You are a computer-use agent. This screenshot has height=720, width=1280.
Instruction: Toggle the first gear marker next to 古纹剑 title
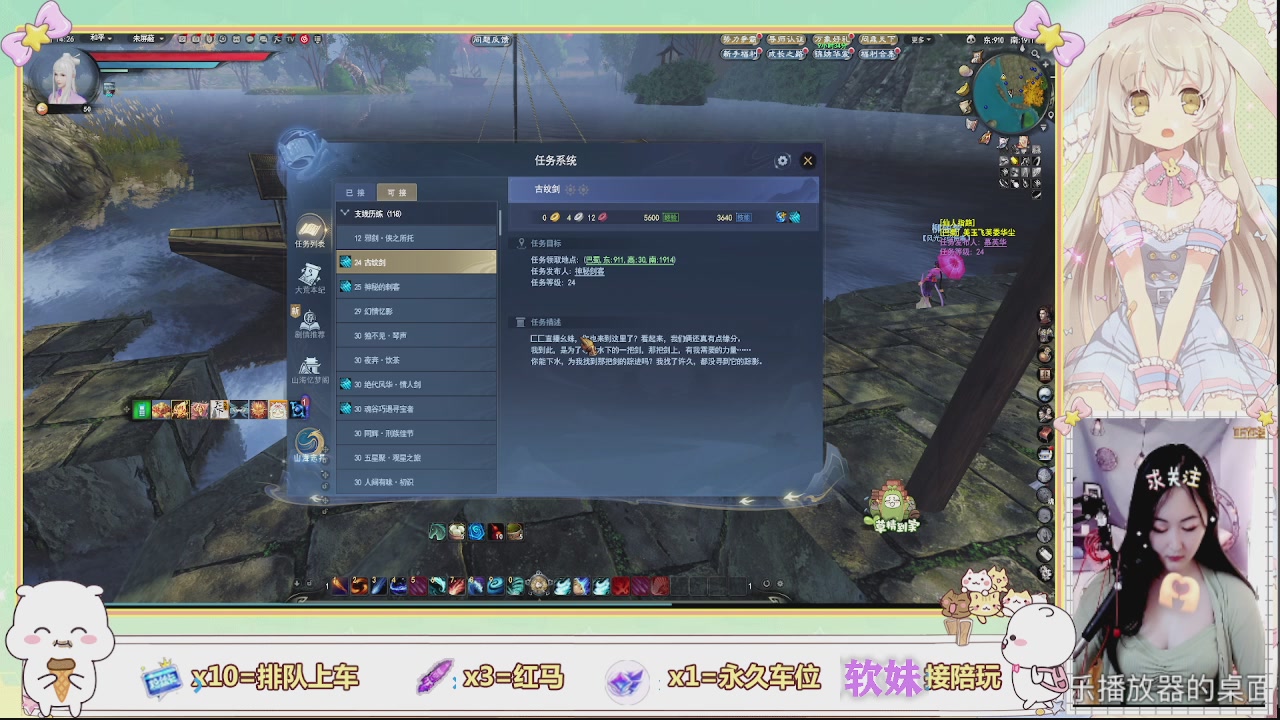click(x=570, y=190)
